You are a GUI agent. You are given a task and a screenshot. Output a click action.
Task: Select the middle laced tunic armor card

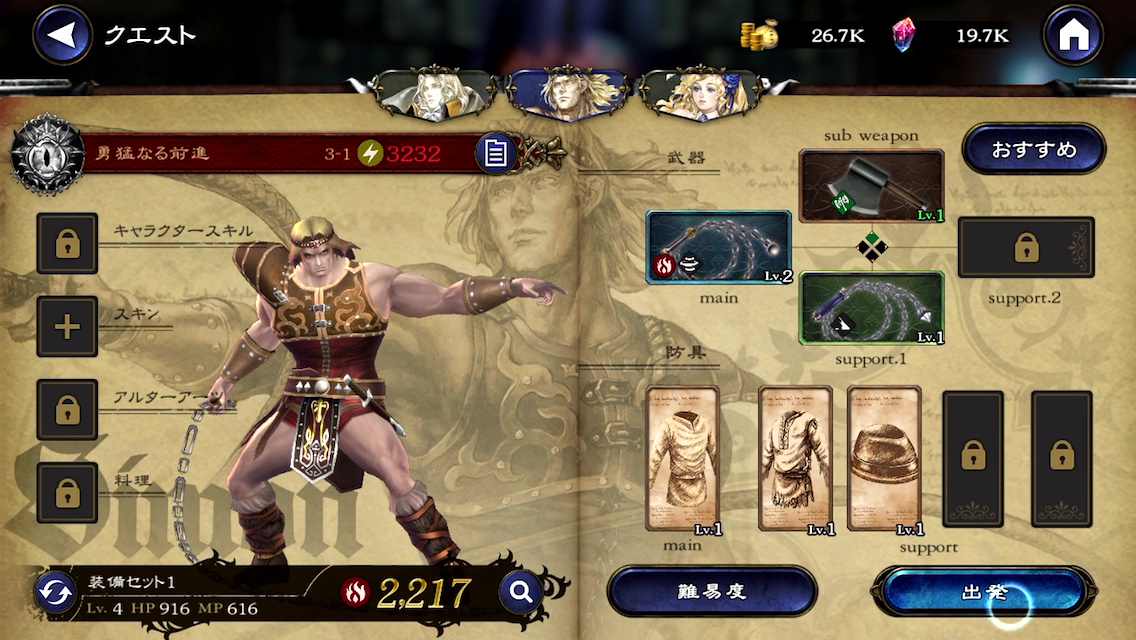point(795,459)
